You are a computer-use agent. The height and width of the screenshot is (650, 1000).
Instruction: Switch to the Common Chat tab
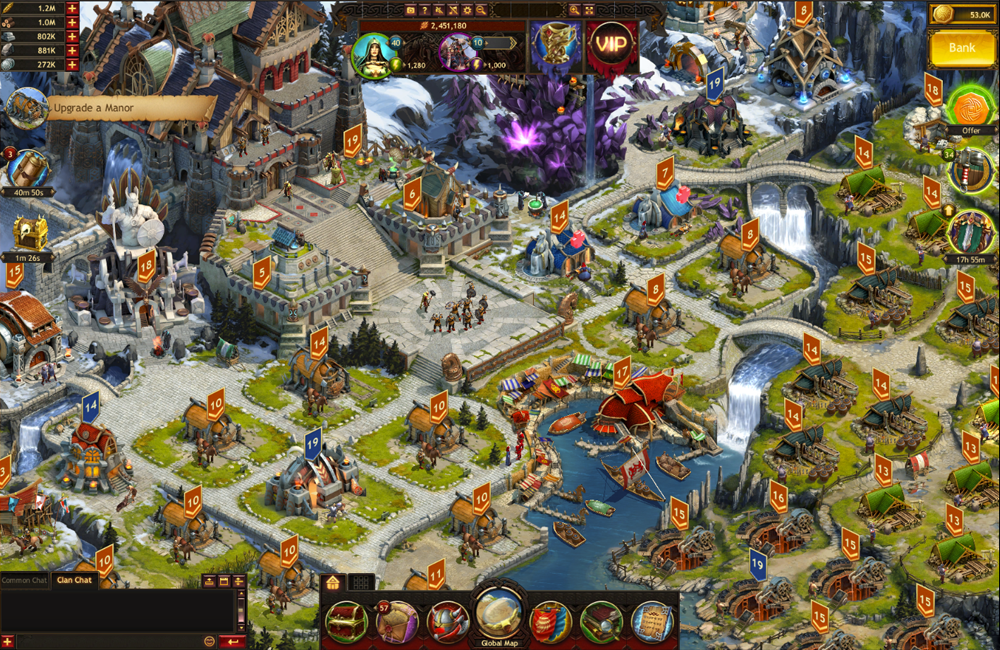(25, 580)
